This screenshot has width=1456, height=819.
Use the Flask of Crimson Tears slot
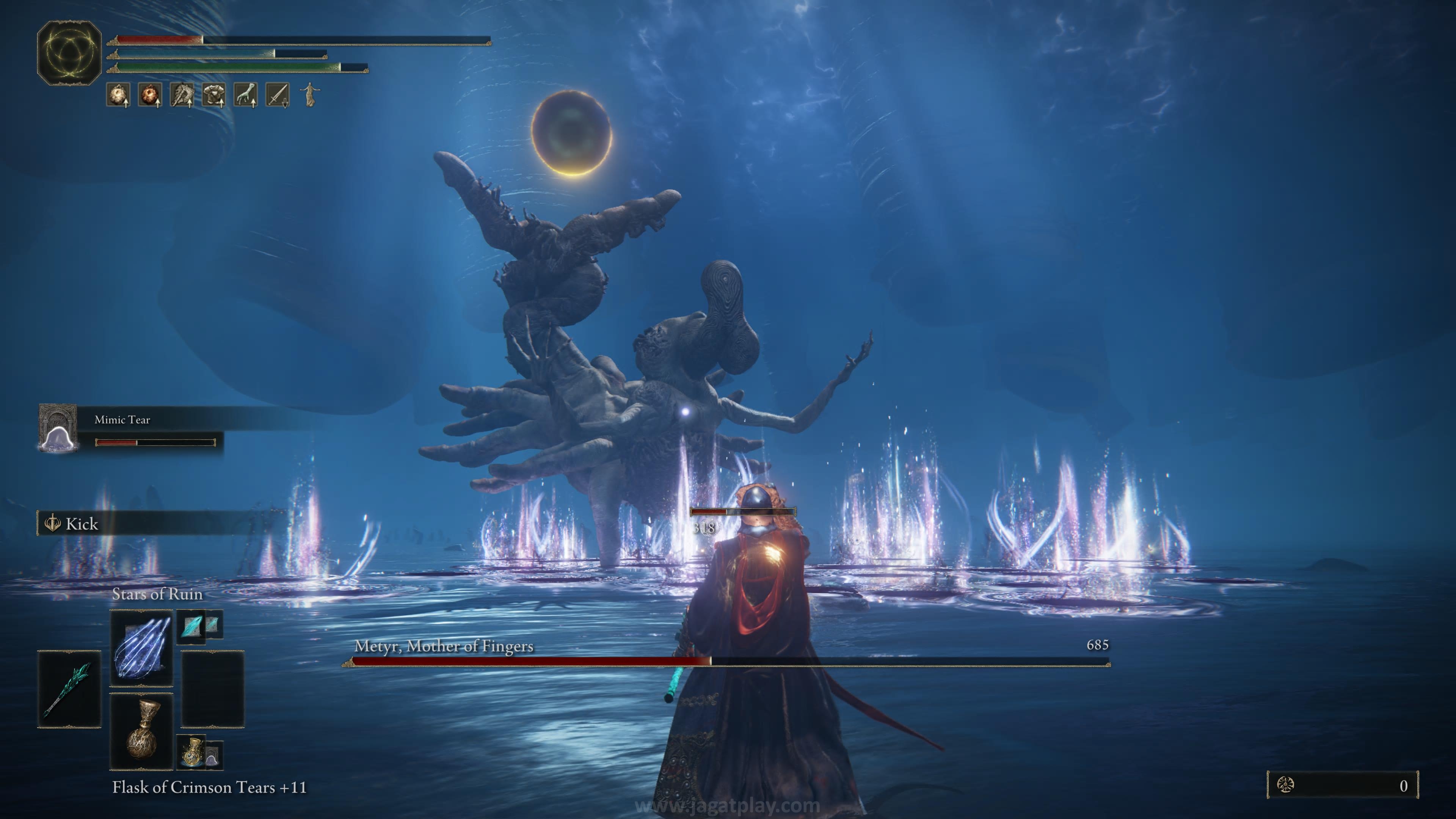[141, 731]
